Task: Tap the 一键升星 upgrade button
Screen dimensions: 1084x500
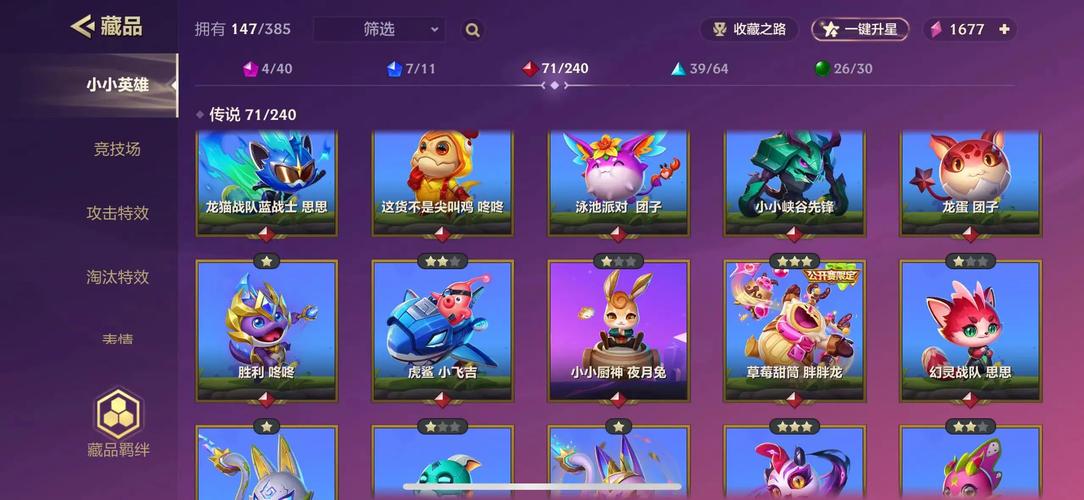Action: point(860,29)
